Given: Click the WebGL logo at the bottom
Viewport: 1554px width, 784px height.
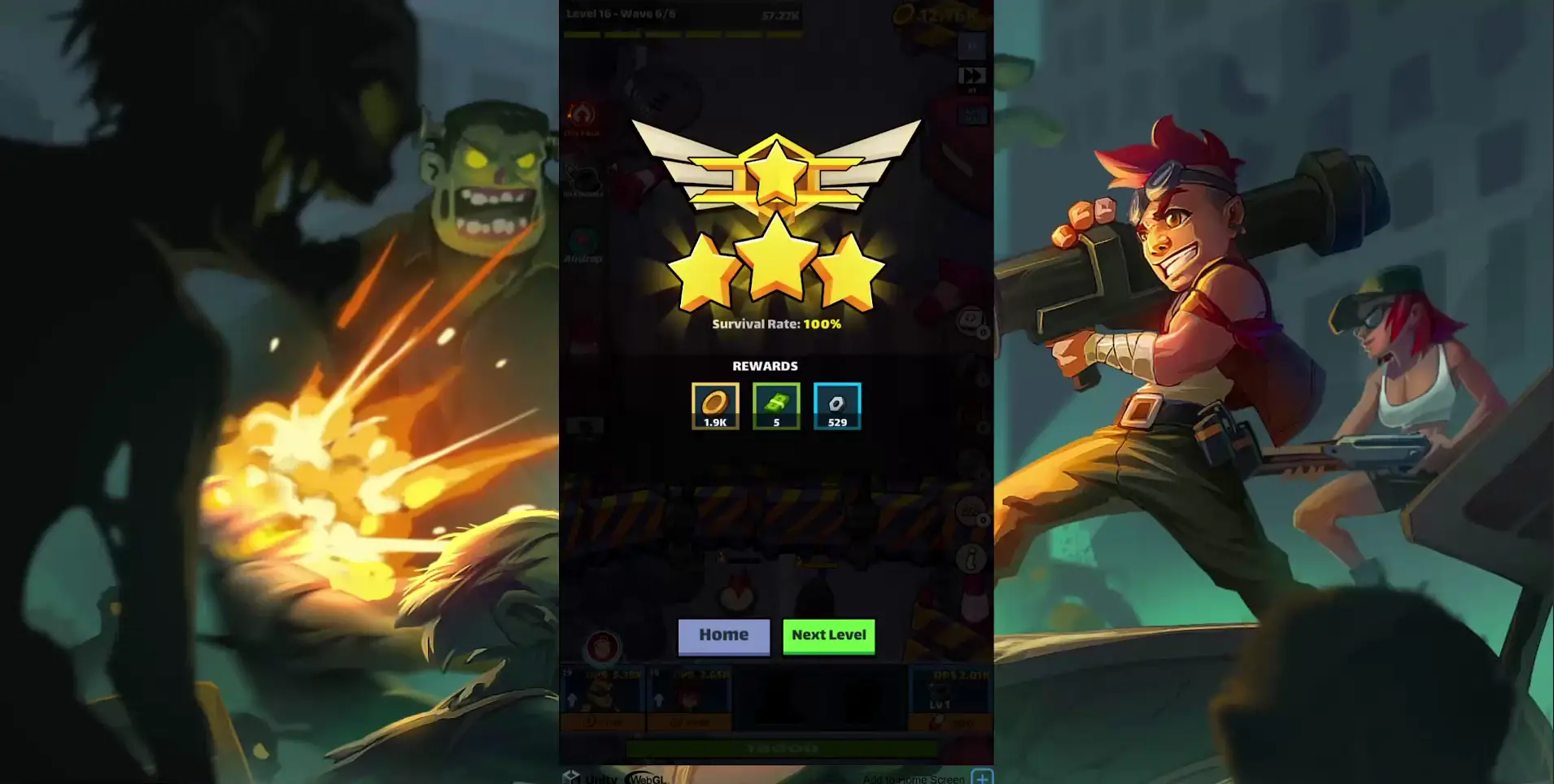Looking at the screenshot, I should pos(648,777).
